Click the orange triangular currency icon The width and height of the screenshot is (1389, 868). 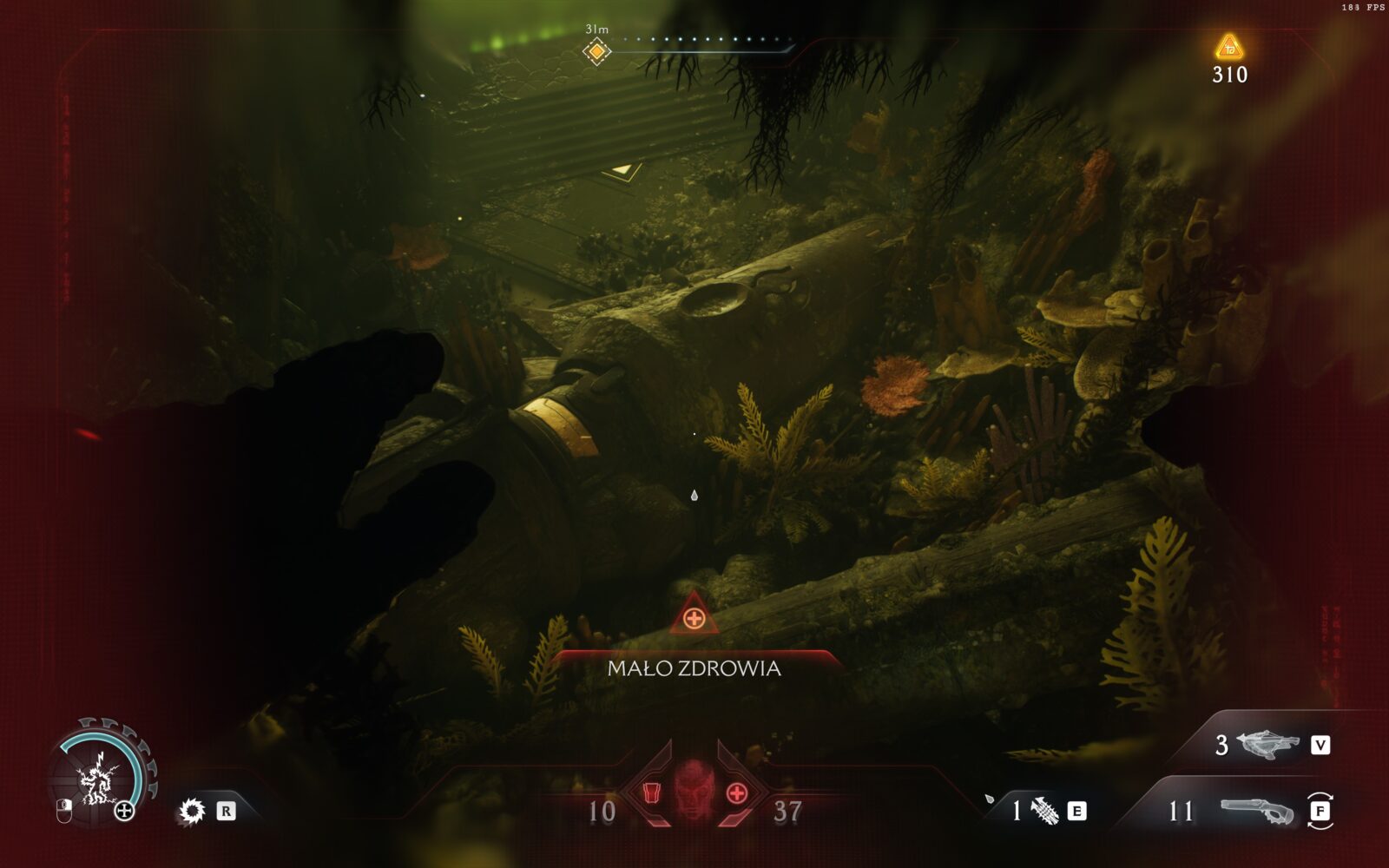[1228, 47]
